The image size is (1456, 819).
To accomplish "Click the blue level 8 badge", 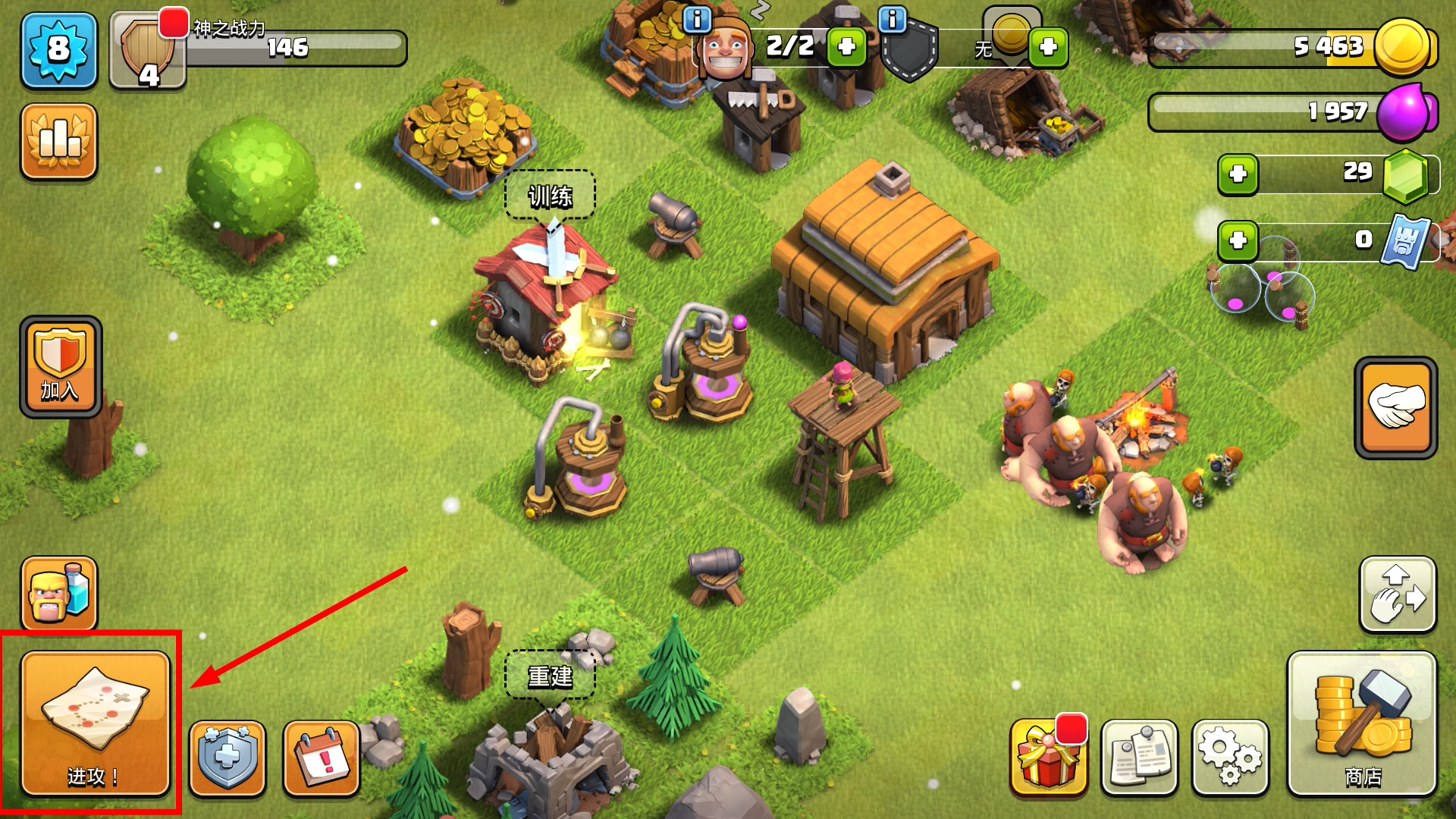I will (x=59, y=51).
